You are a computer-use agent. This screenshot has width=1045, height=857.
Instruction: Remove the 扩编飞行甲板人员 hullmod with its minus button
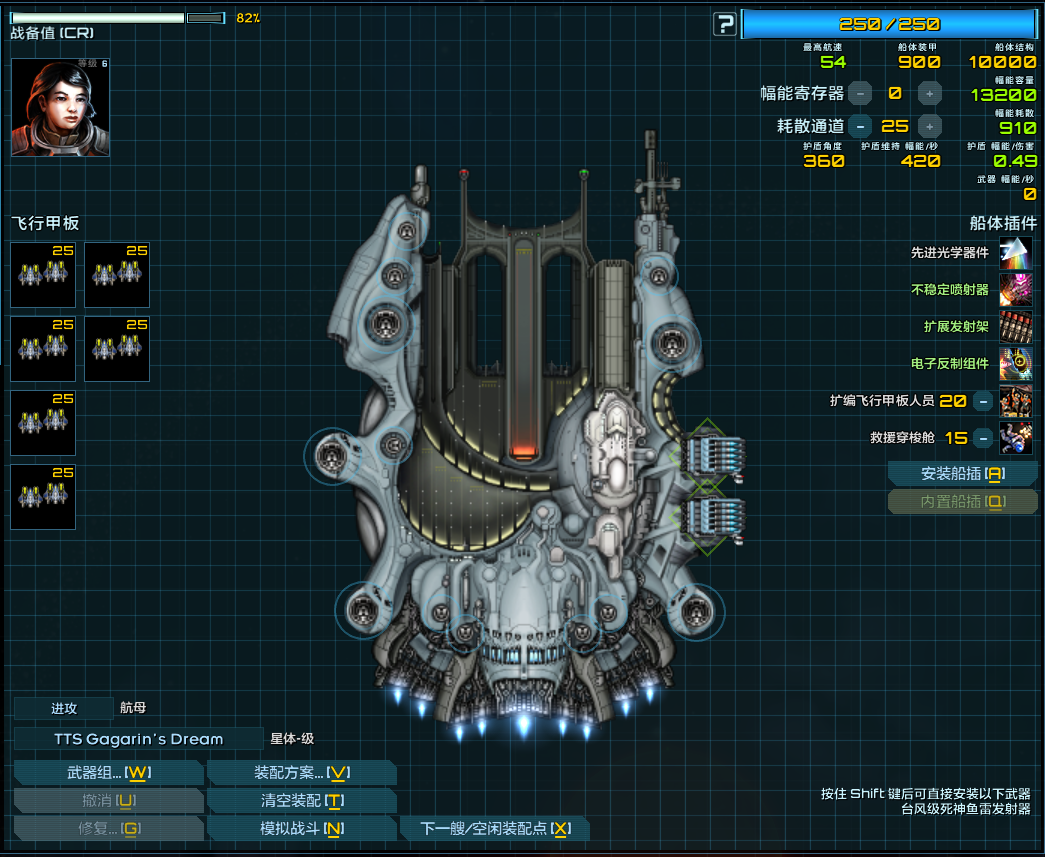(x=983, y=401)
